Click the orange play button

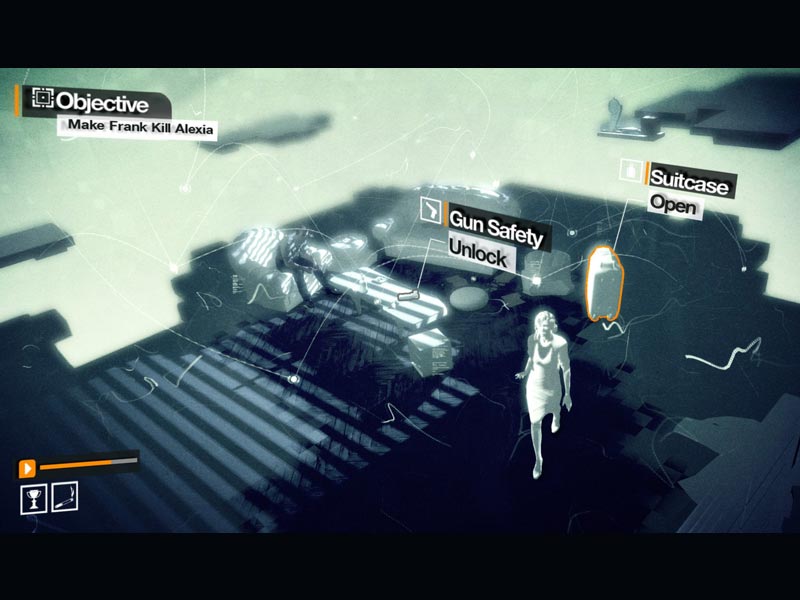click(27, 467)
